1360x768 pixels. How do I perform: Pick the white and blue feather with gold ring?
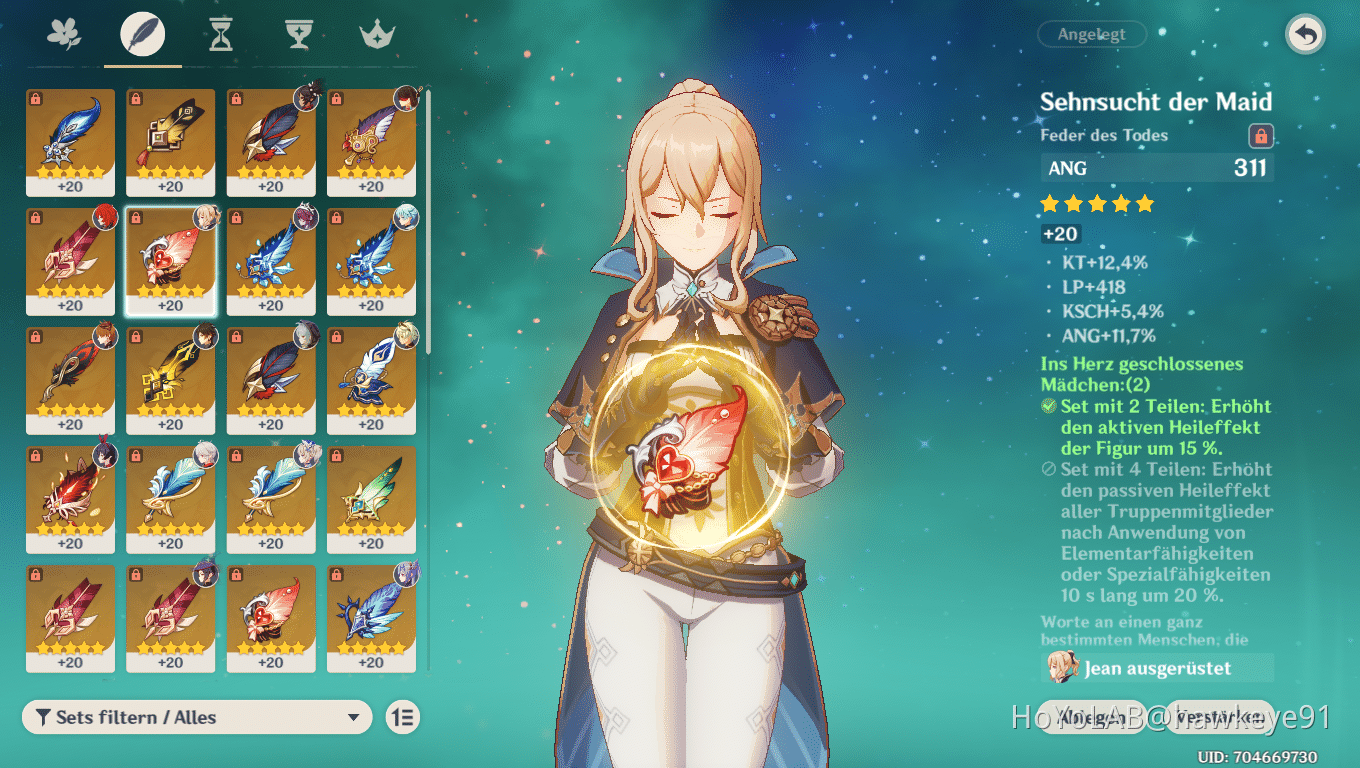[371, 379]
